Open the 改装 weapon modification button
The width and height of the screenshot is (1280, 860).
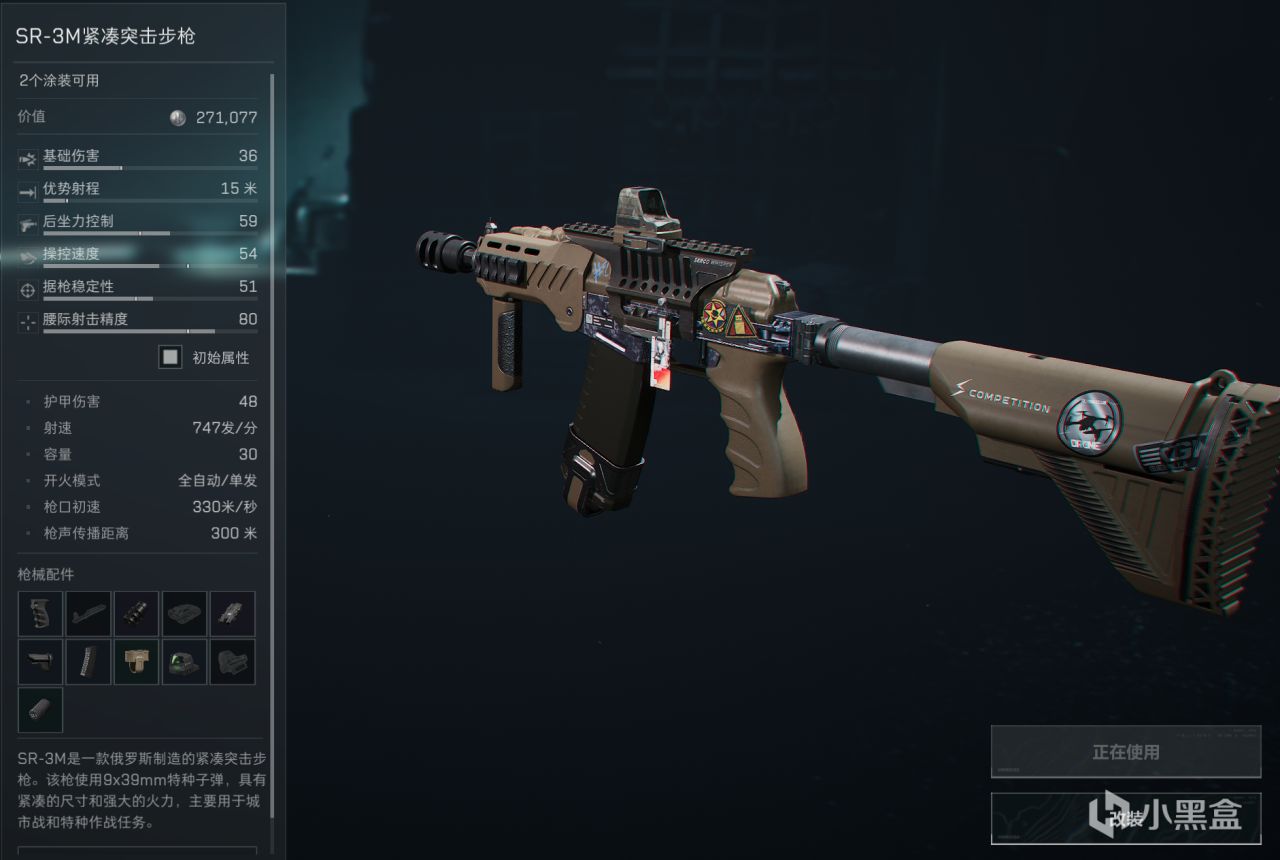pyautogui.click(x=1126, y=819)
